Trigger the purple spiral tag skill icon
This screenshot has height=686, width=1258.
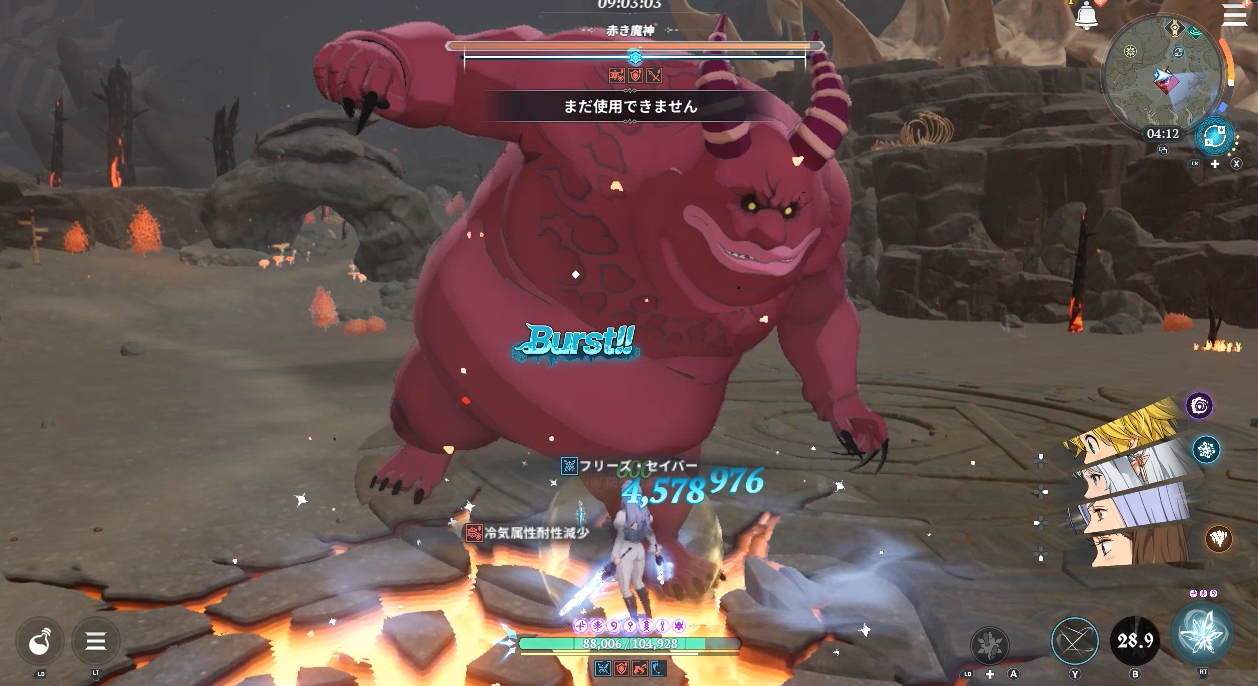1200,405
